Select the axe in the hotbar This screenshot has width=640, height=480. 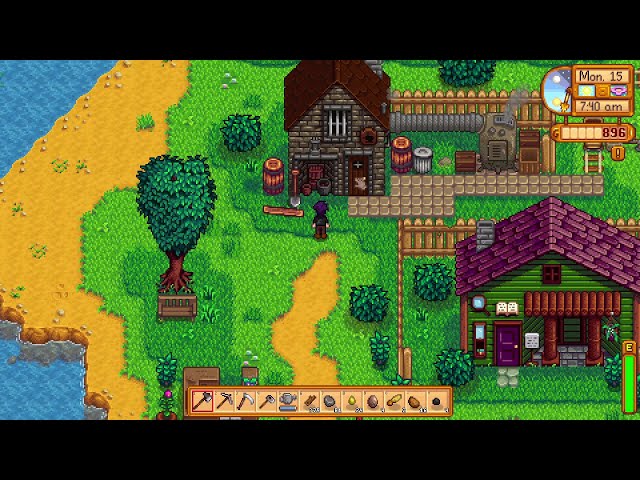[x=203, y=402]
